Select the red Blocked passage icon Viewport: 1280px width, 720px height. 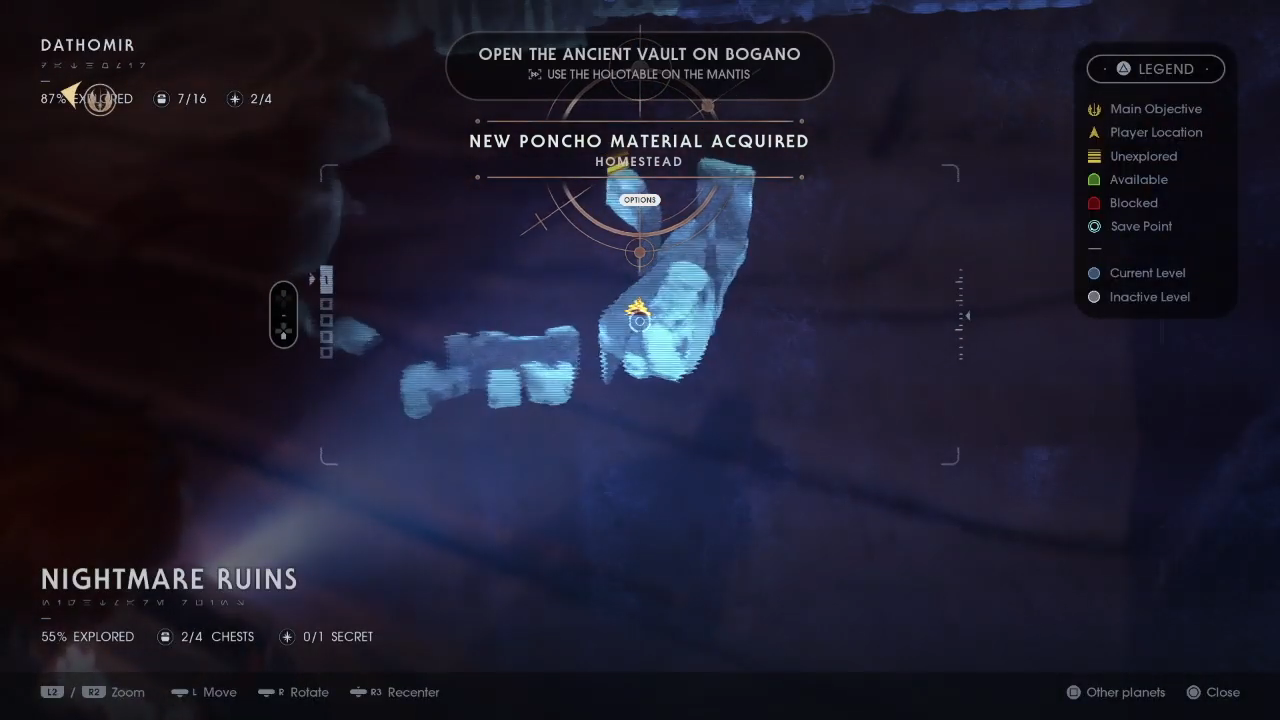coord(1094,203)
